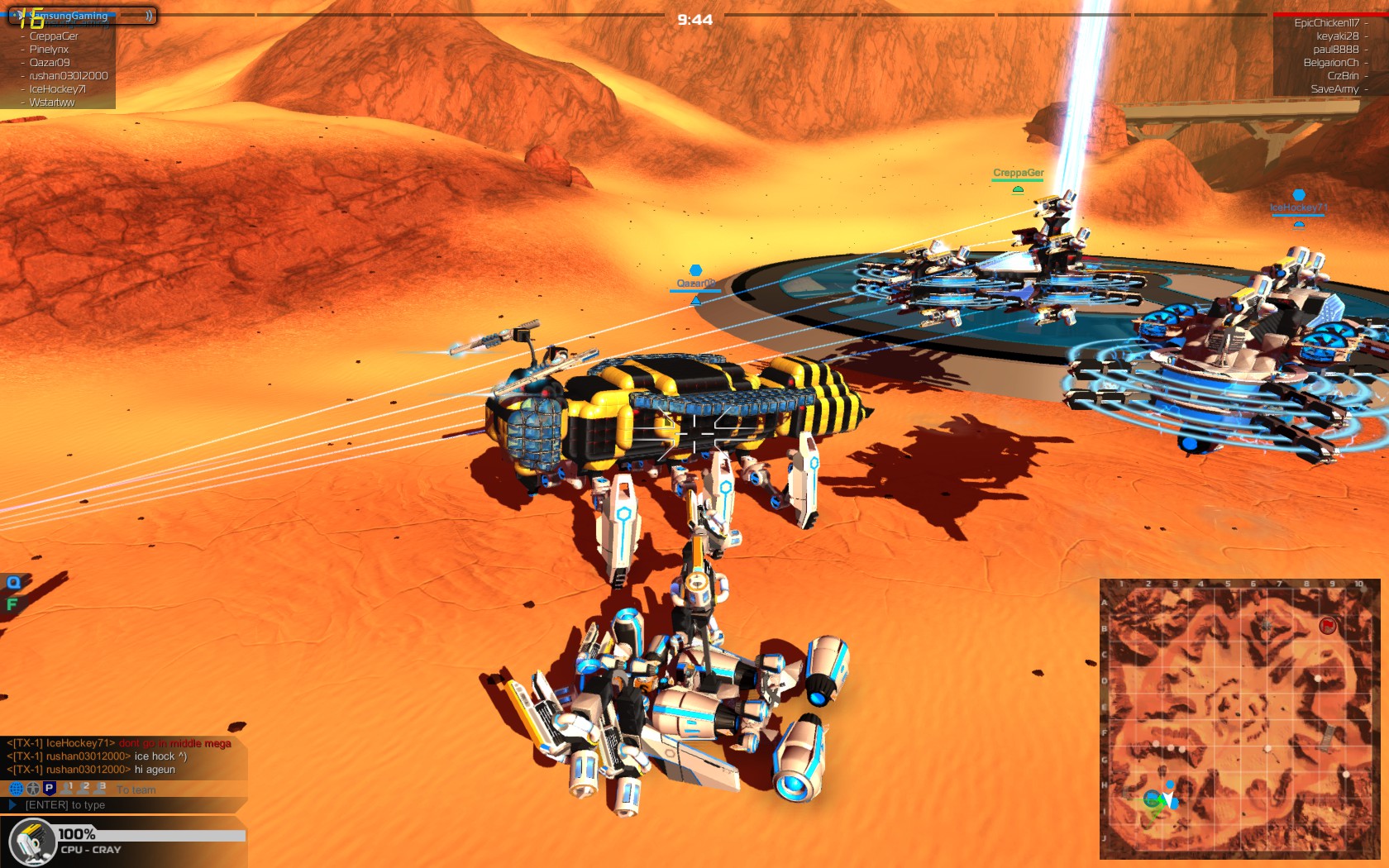Click the blue Q icon on left edge
The width and height of the screenshot is (1389, 868).
(x=13, y=583)
